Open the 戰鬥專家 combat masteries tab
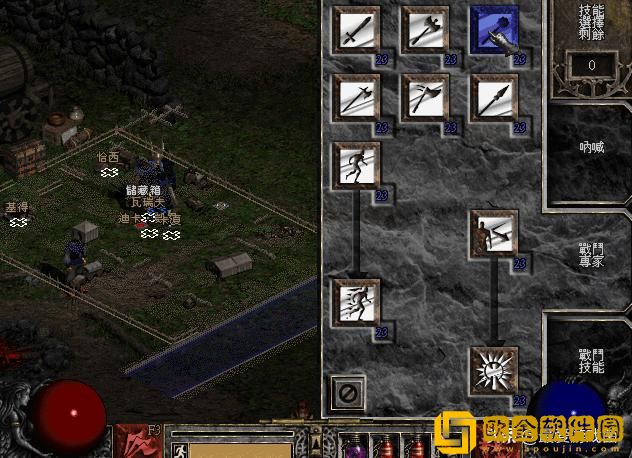Image resolution: width=632 pixels, height=458 pixels. click(592, 254)
